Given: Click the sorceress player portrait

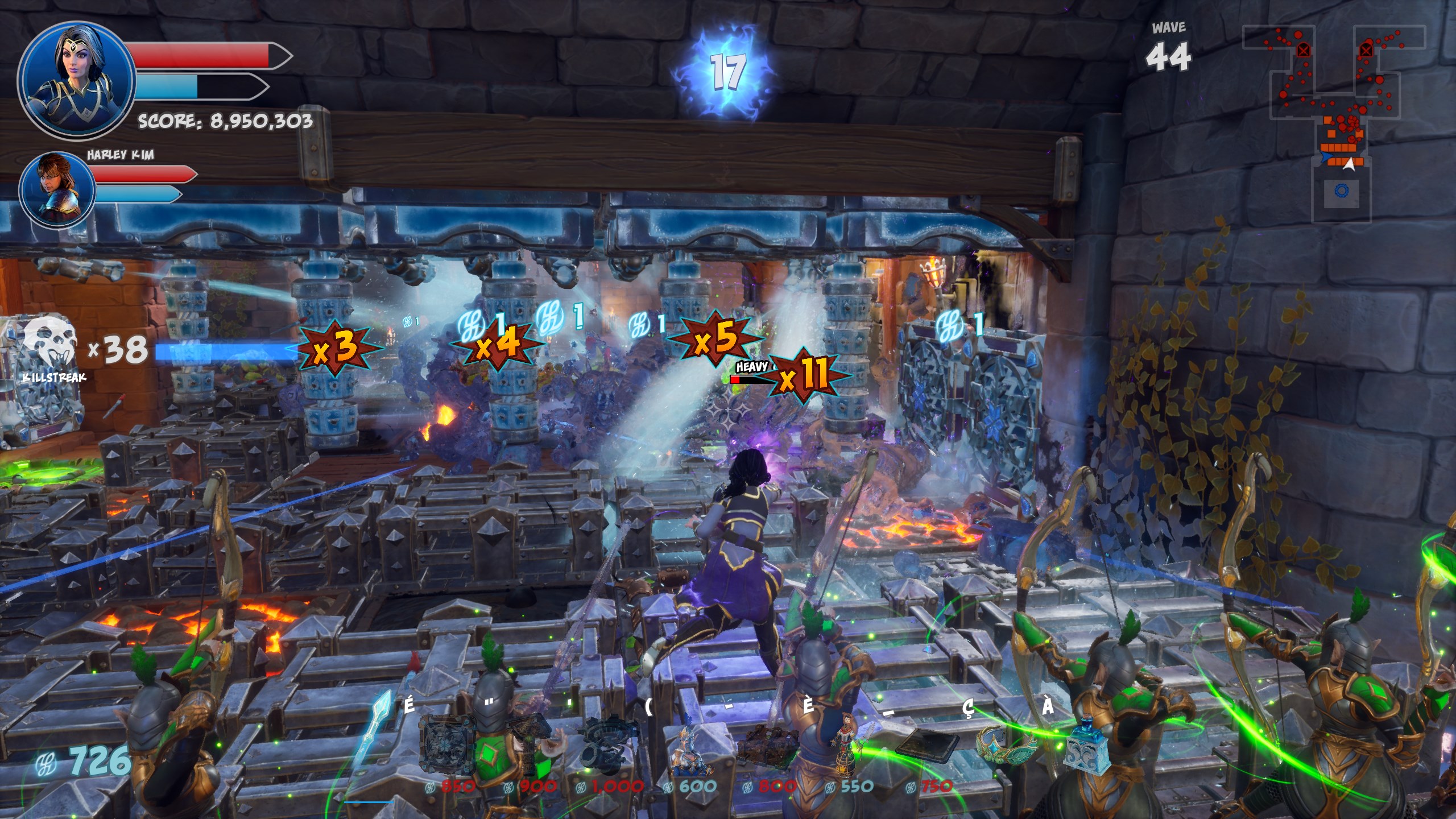Looking at the screenshot, I should (x=76, y=80).
